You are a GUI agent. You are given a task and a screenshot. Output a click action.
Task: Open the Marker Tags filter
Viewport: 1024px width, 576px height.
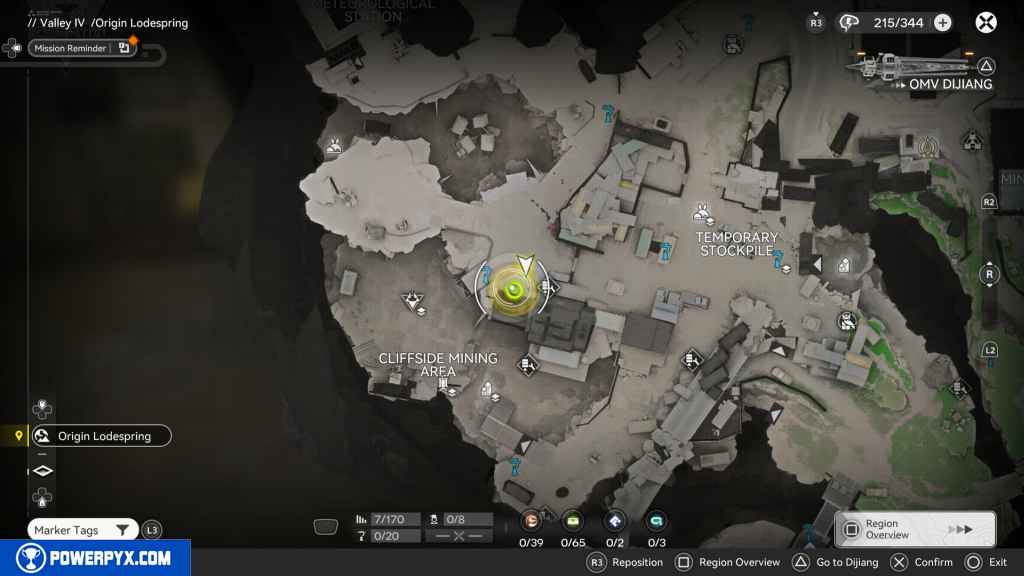83,530
